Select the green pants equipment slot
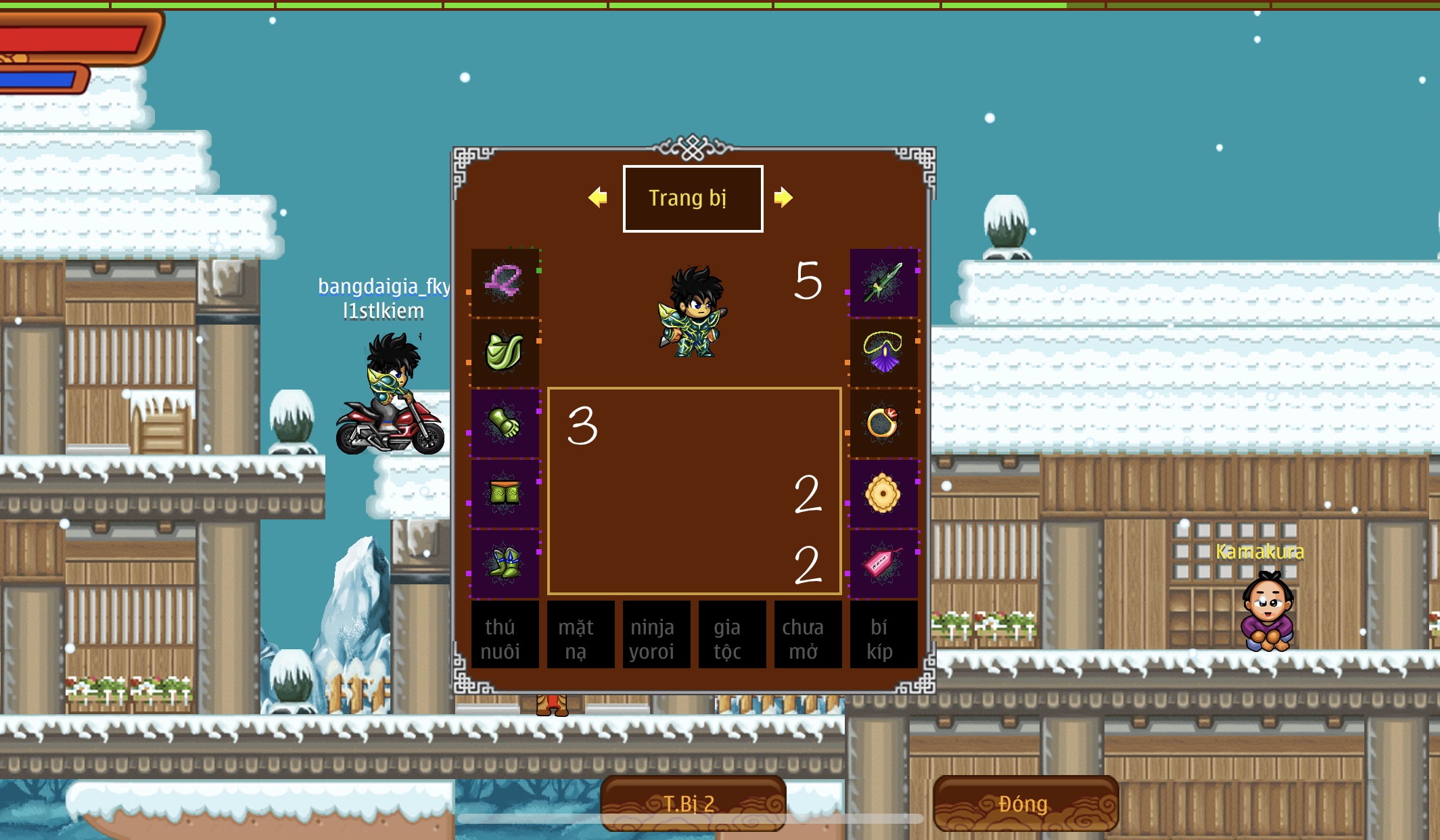Screen dimensions: 1440x840 click(x=505, y=493)
